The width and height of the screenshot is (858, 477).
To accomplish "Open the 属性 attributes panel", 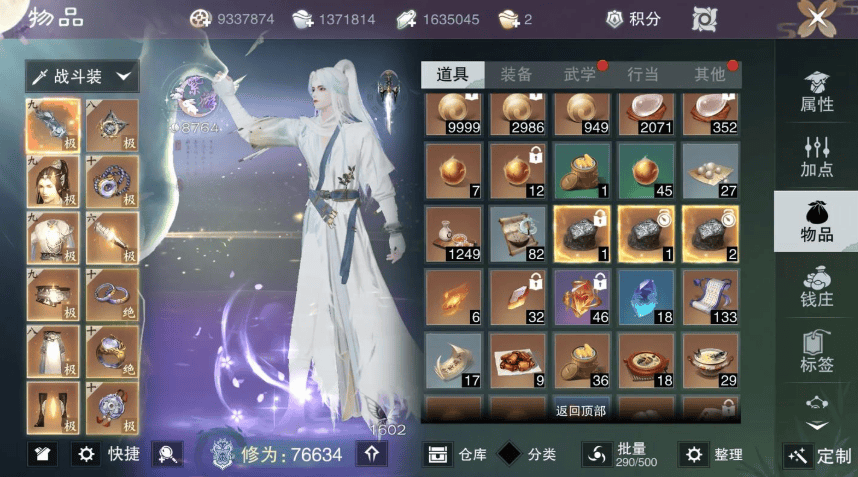I will 816,93.
